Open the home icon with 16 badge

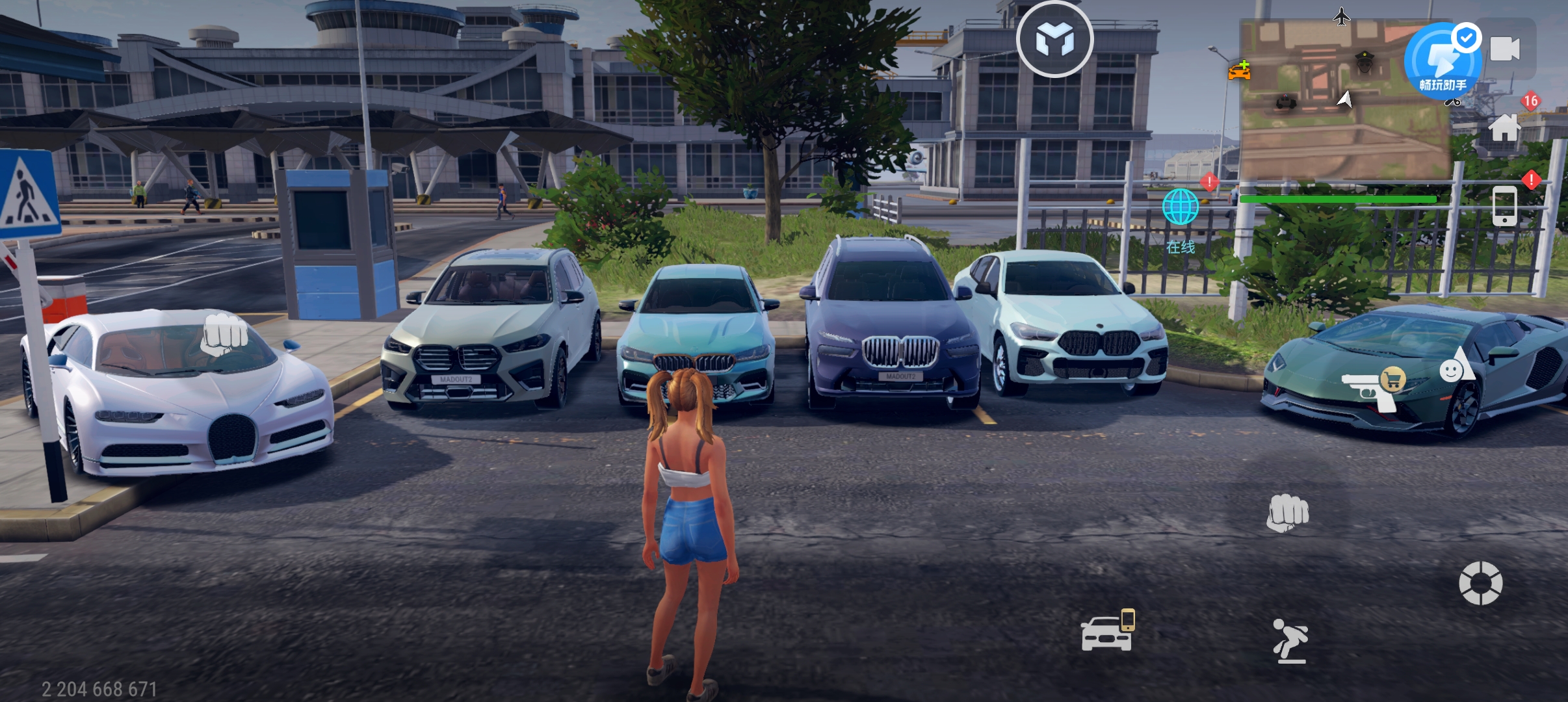(1506, 126)
